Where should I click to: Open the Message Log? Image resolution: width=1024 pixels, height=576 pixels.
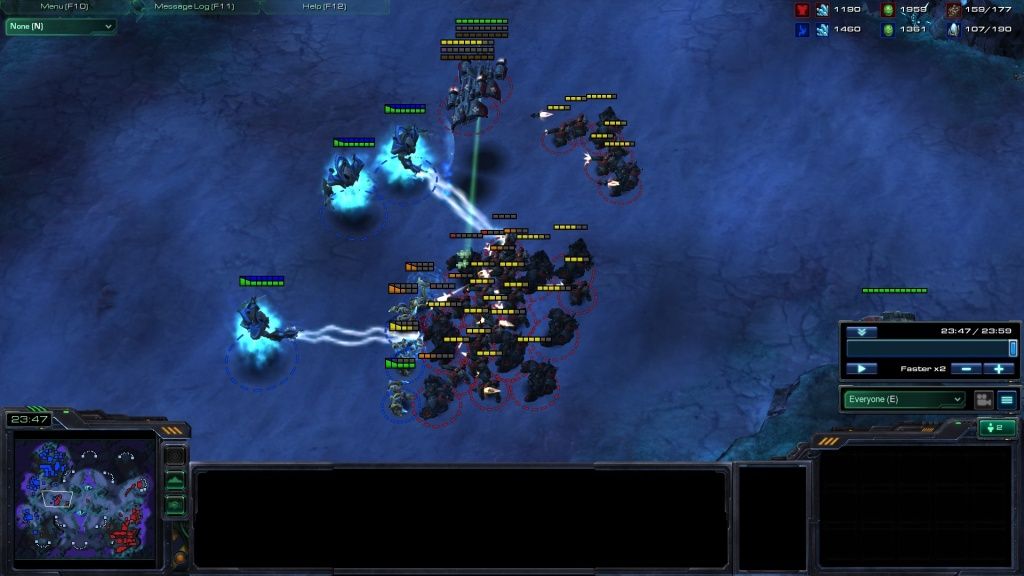pos(194,6)
